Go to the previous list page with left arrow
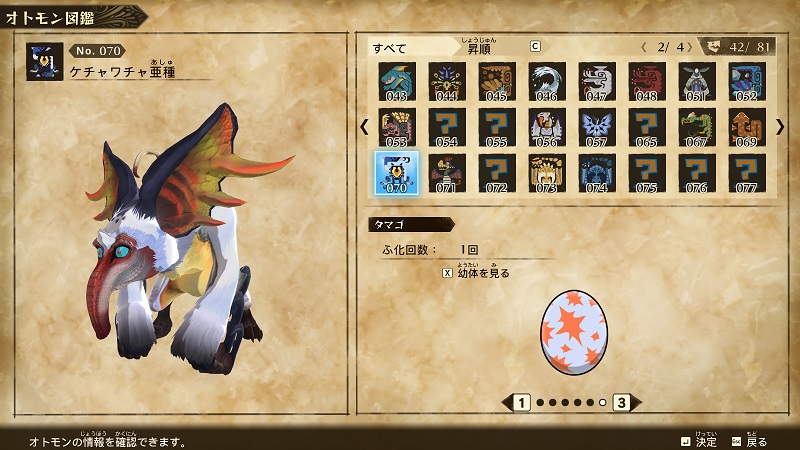 [x=364, y=127]
